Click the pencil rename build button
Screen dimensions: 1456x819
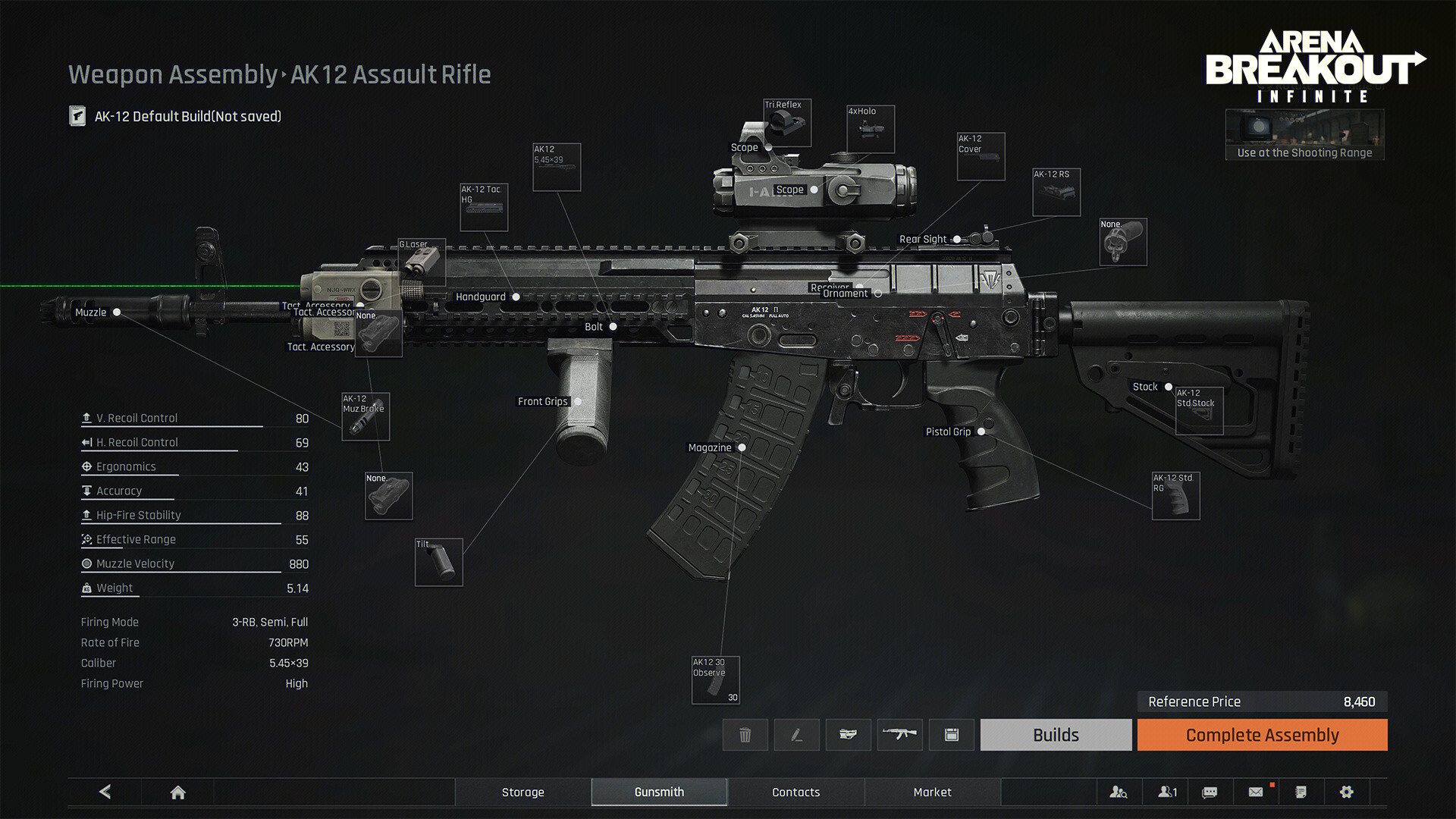pyautogui.click(x=796, y=735)
